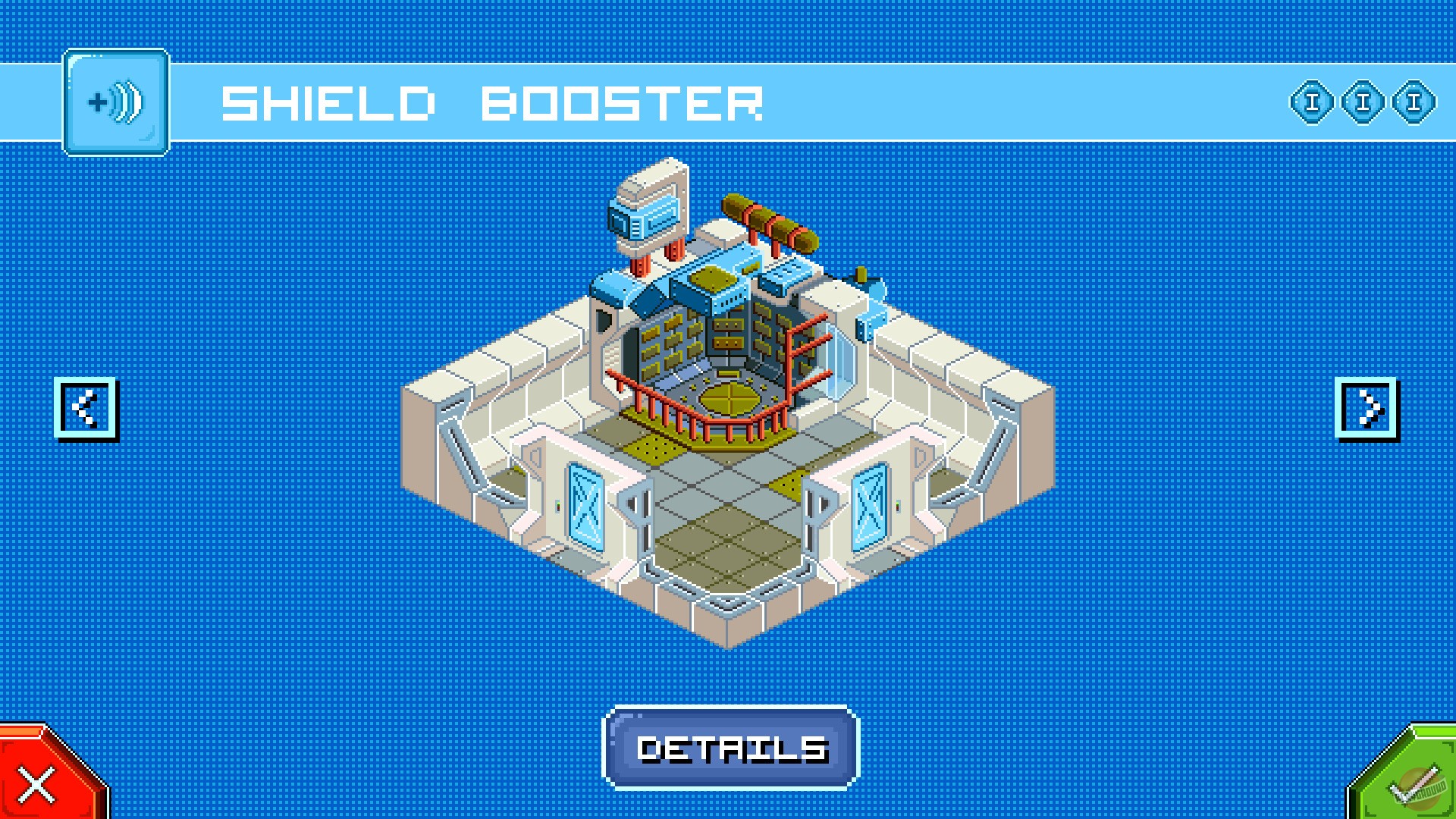Click the right navigation arrow

click(1367, 408)
